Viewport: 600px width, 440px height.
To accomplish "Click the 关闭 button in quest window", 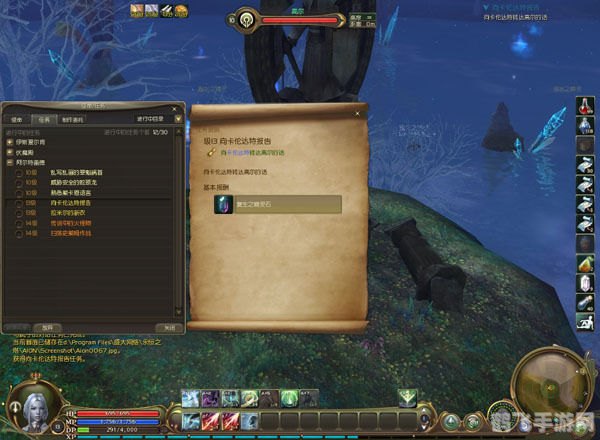I will coord(171,327).
